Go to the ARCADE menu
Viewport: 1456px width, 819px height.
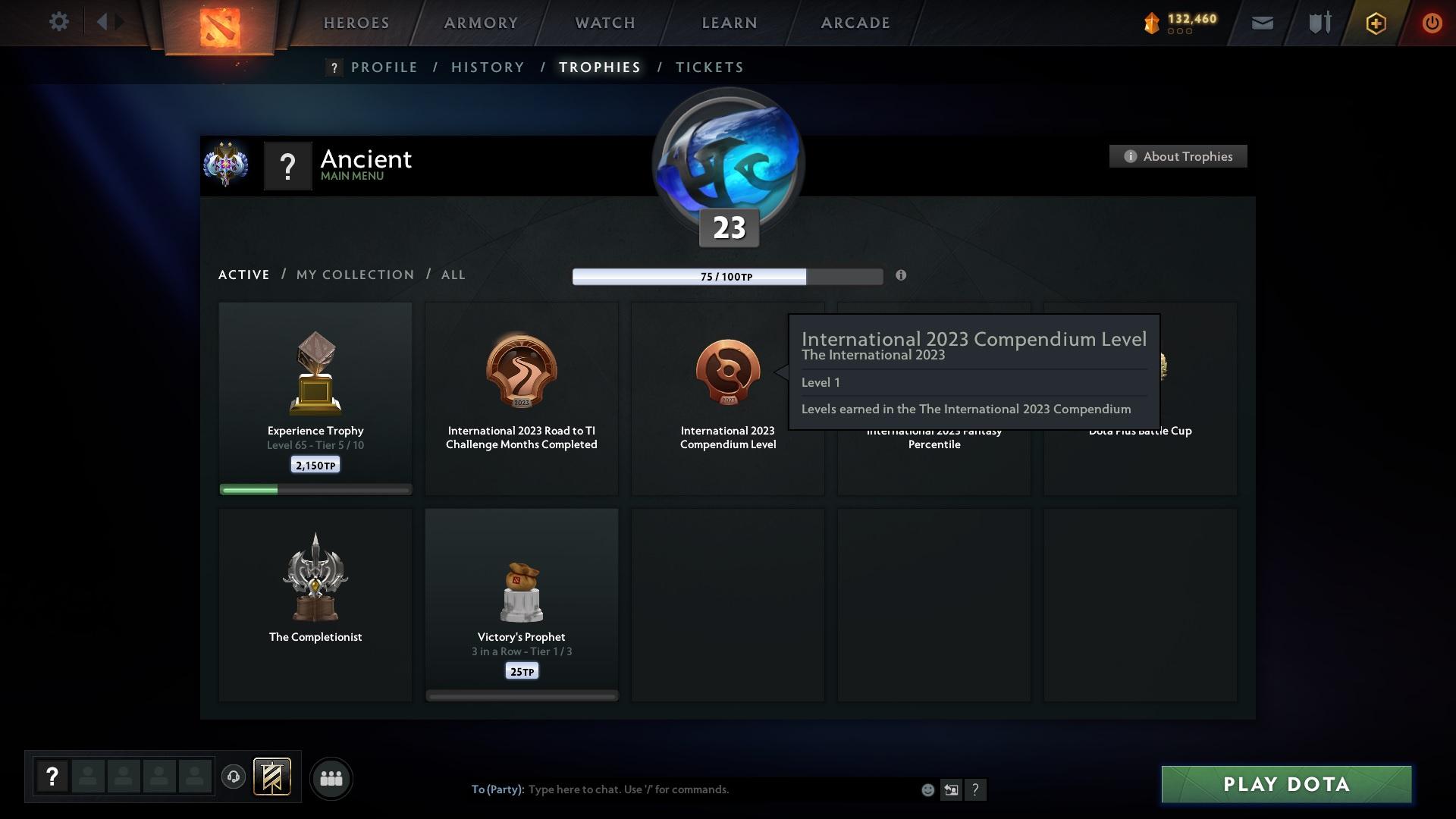[x=855, y=23]
